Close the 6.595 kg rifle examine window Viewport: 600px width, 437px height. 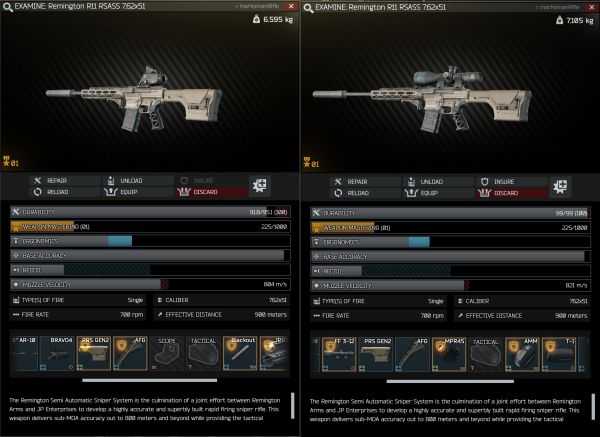tap(291, 6)
